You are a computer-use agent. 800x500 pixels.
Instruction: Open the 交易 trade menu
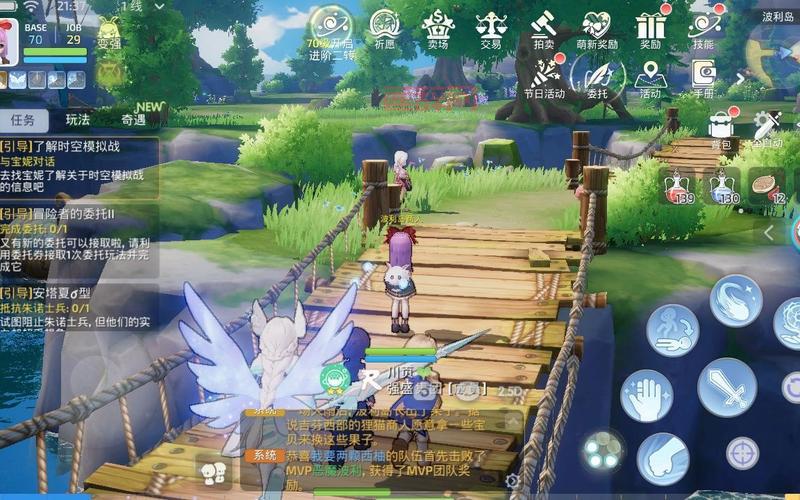[x=490, y=28]
